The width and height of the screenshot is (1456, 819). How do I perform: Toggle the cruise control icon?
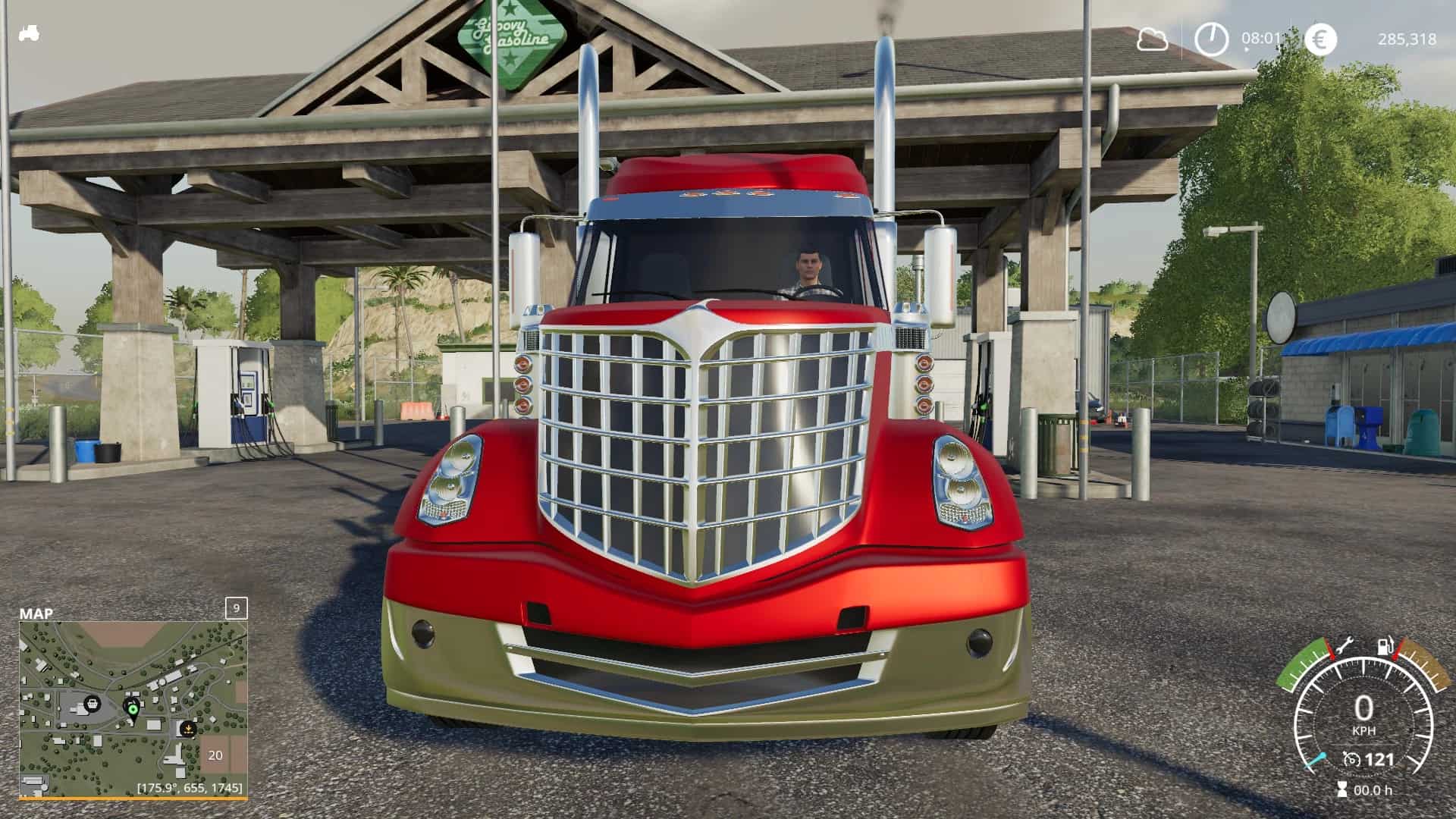[x=1351, y=759]
